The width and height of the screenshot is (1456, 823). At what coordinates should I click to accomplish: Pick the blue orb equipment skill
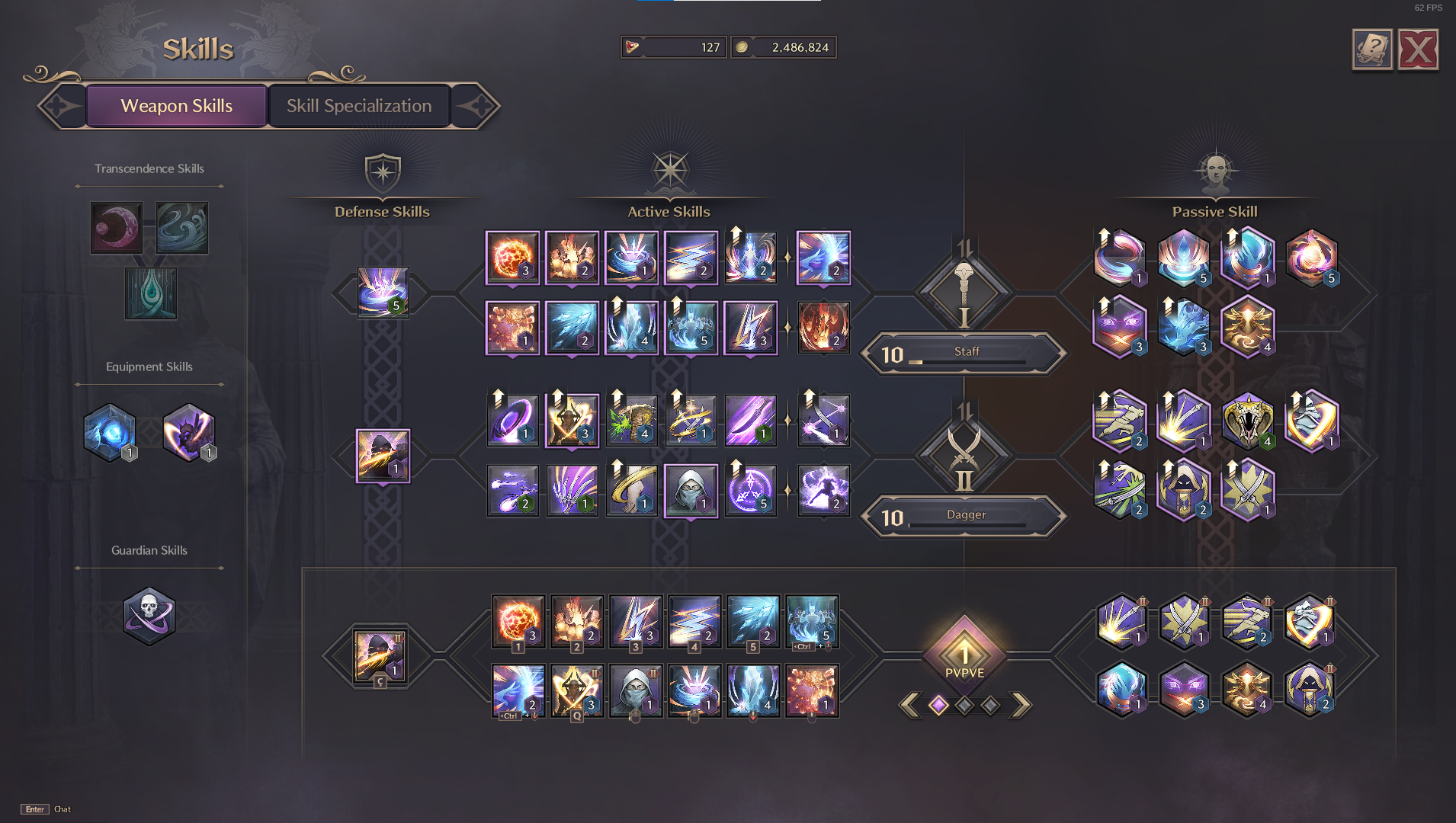[x=110, y=432]
